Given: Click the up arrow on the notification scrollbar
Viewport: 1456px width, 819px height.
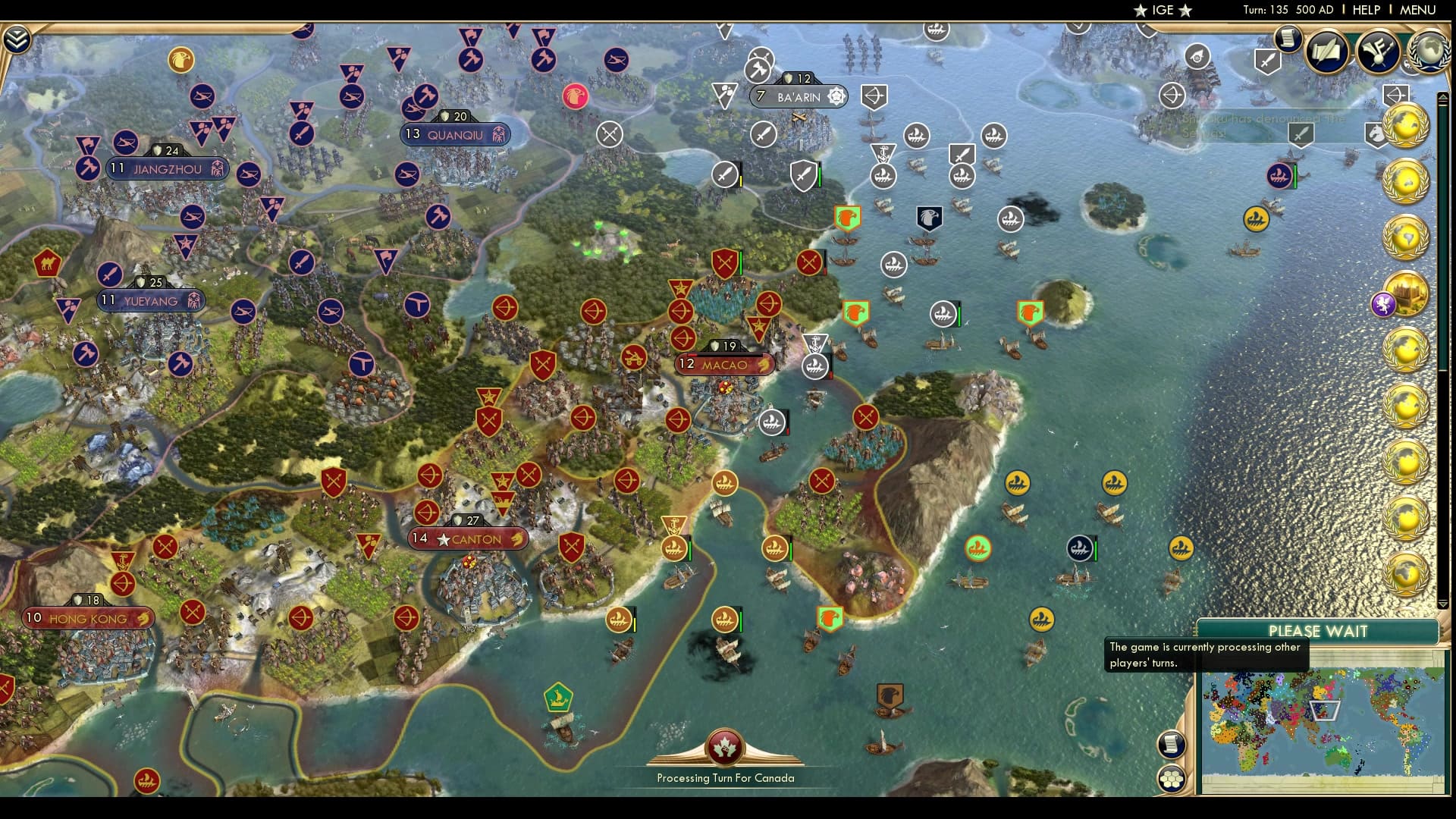Looking at the screenshot, I should point(1442,98).
